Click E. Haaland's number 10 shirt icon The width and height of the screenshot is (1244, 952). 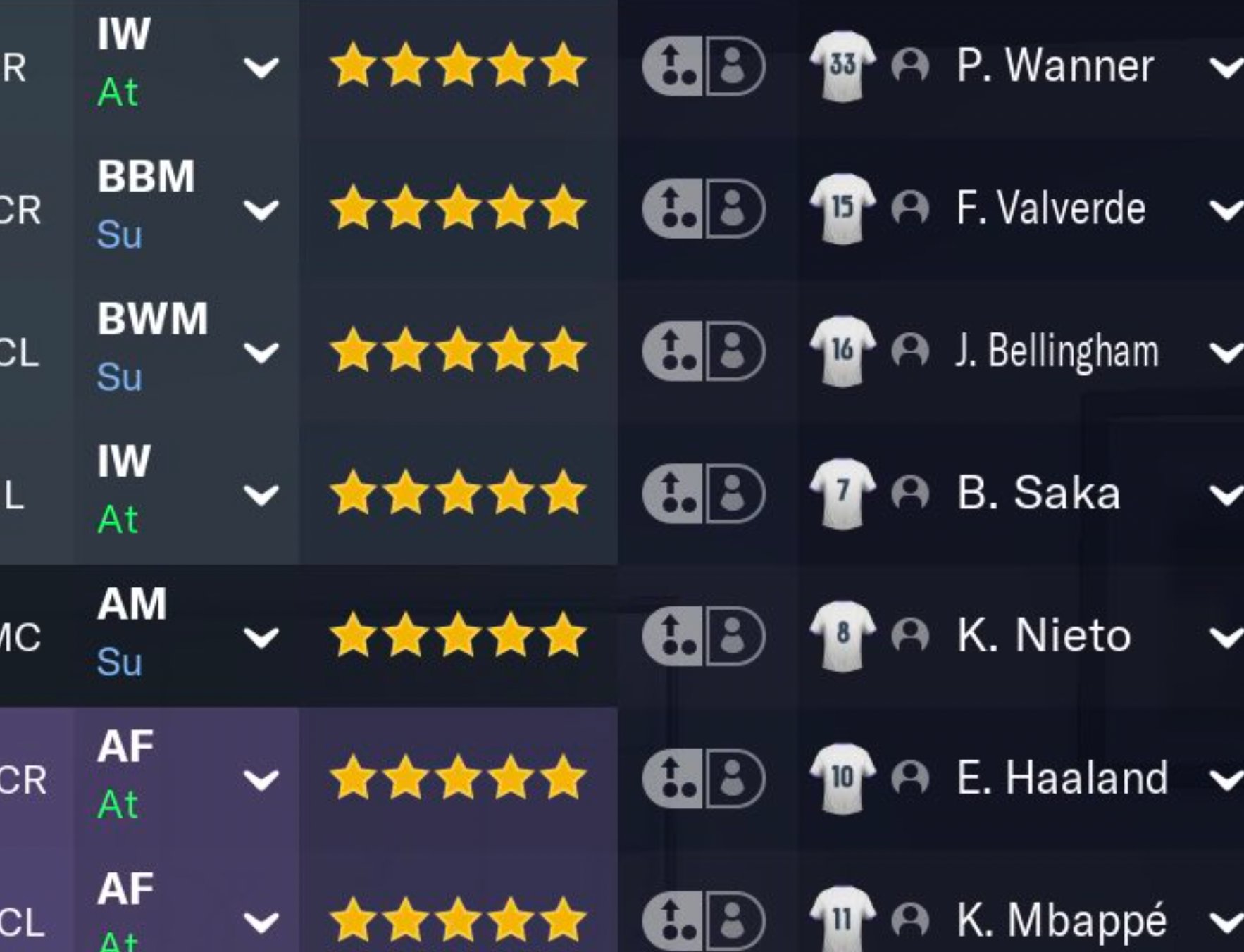click(842, 778)
